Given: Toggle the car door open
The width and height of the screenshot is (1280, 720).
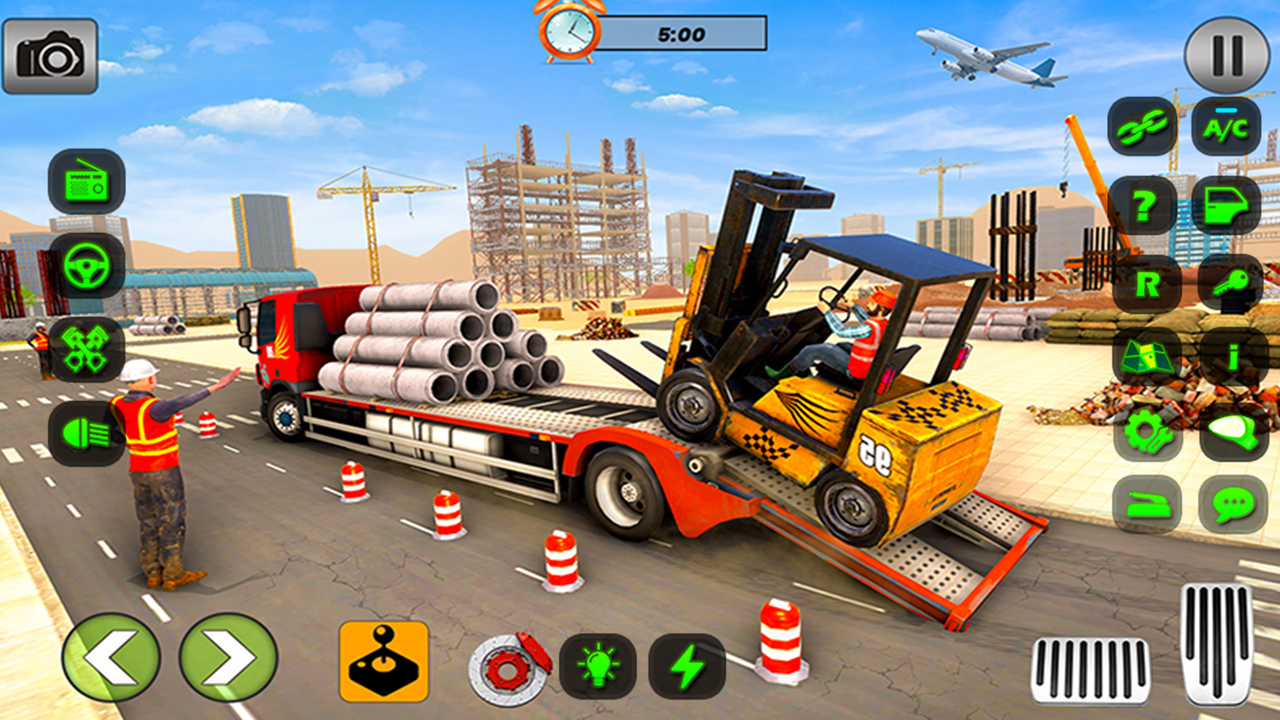Looking at the screenshot, I should click(x=1227, y=206).
